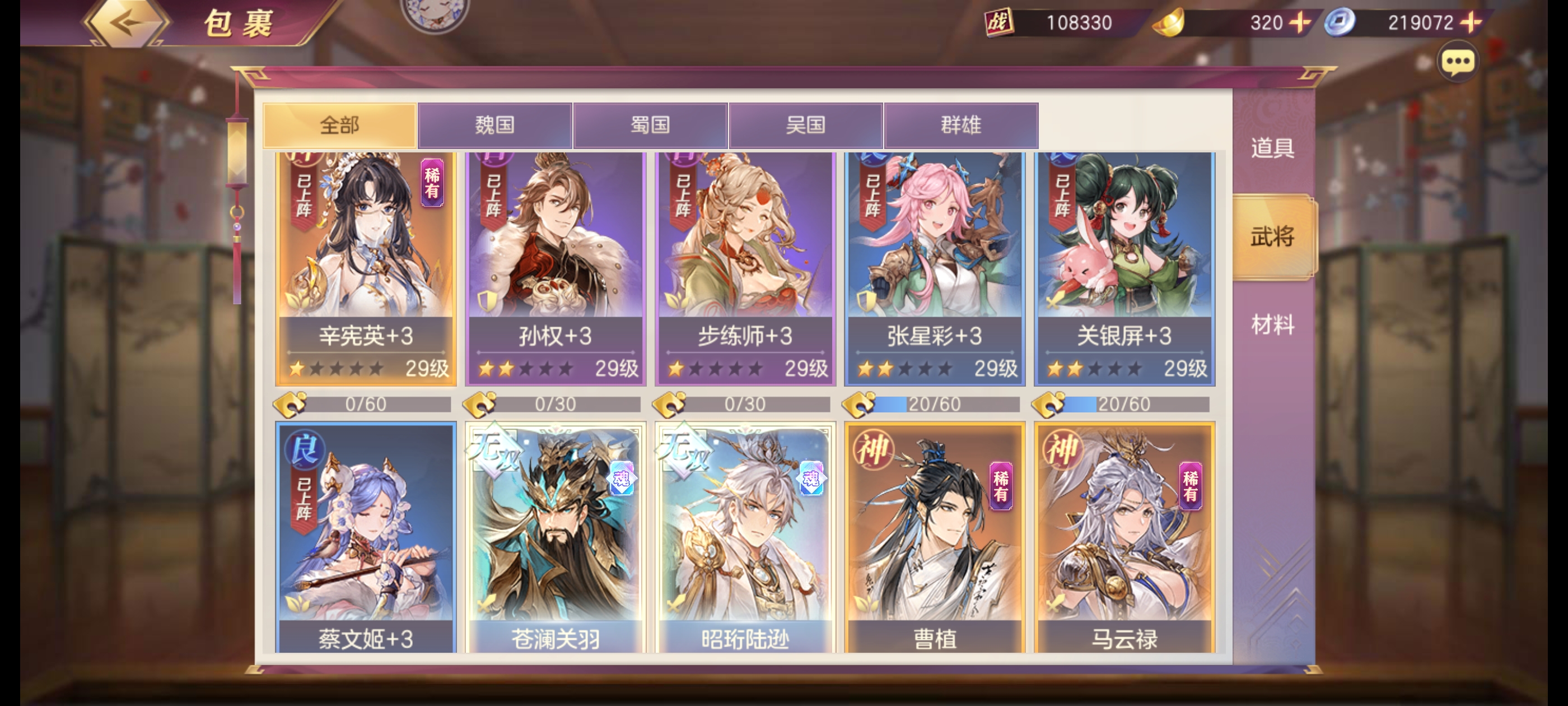
Task: Select the 群雄 faction tab
Action: (960, 126)
